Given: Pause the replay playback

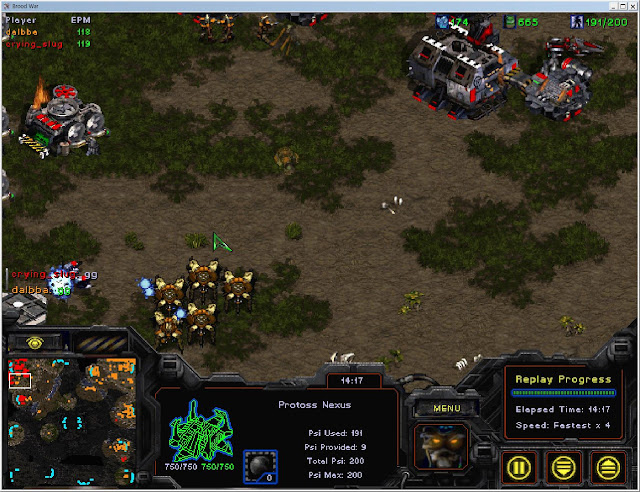Looking at the screenshot, I should (x=519, y=466).
